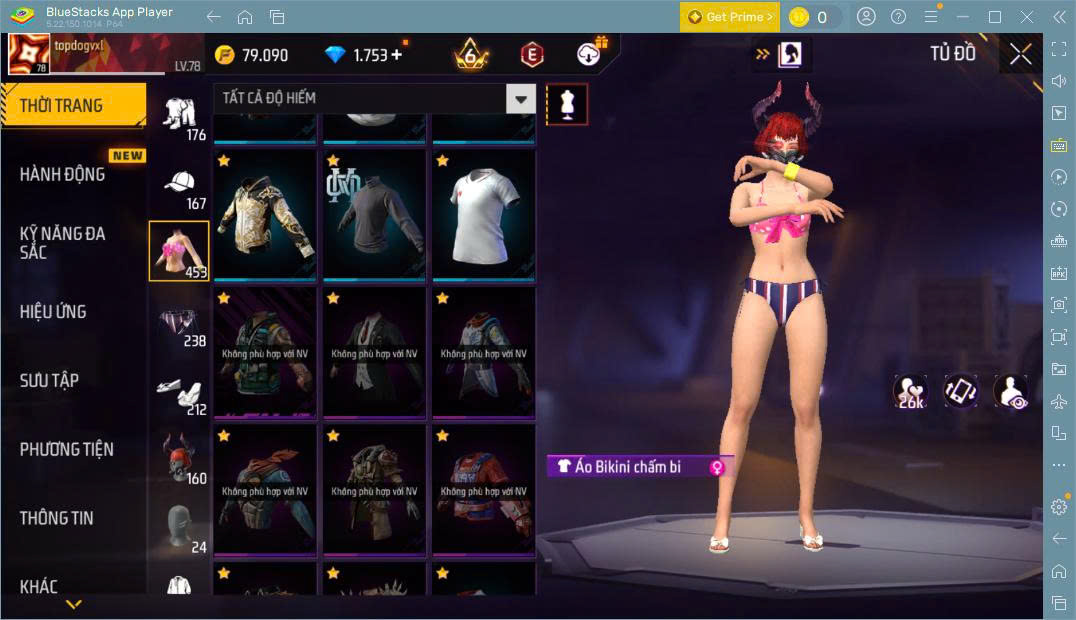This screenshot has width=1076, height=620.
Task: Toggle the character visibility eye icon
Action: (1011, 392)
